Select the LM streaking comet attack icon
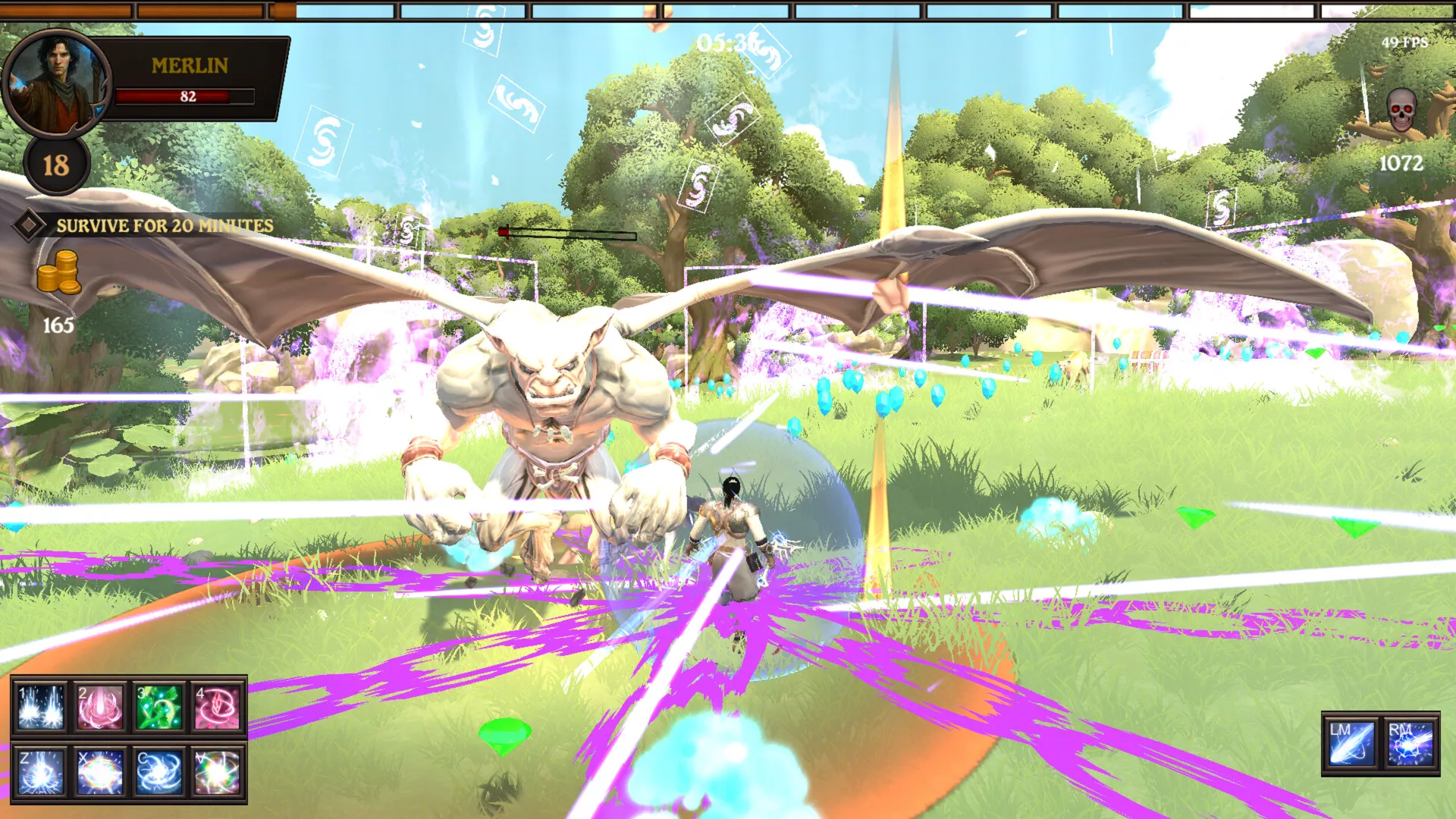Image resolution: width=1456 pixels, height=819 pixels. (x=1351, y=743)
